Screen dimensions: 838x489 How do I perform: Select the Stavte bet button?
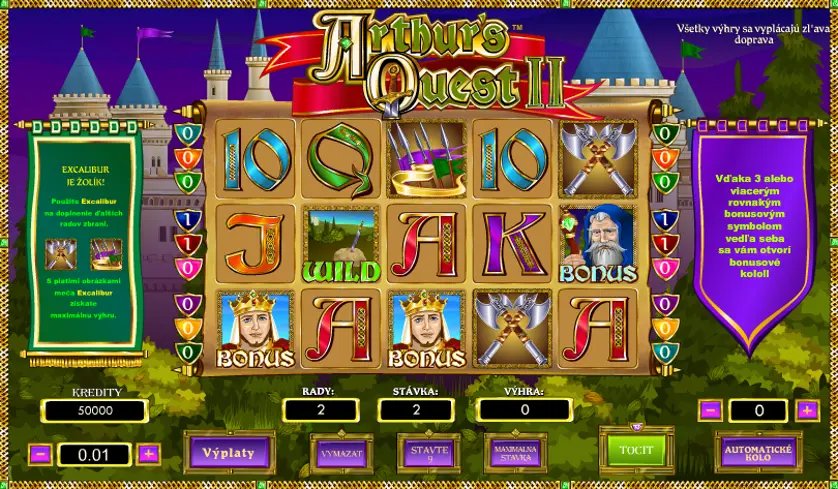coord(428,453)
